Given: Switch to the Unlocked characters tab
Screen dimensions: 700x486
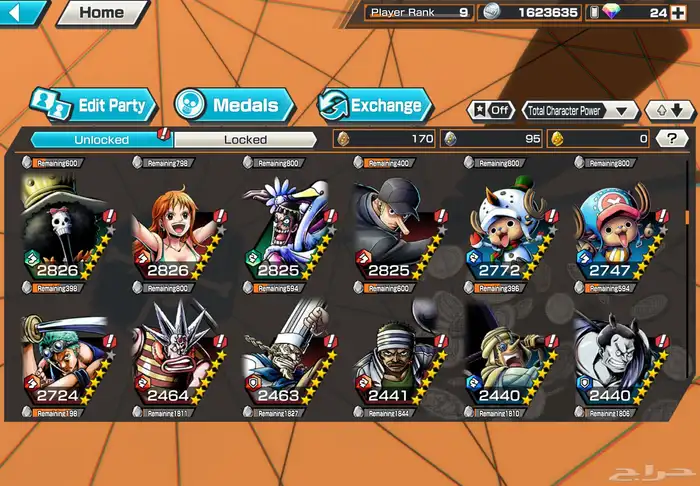Looking at the screenshot, I should [x=101, y=140].
